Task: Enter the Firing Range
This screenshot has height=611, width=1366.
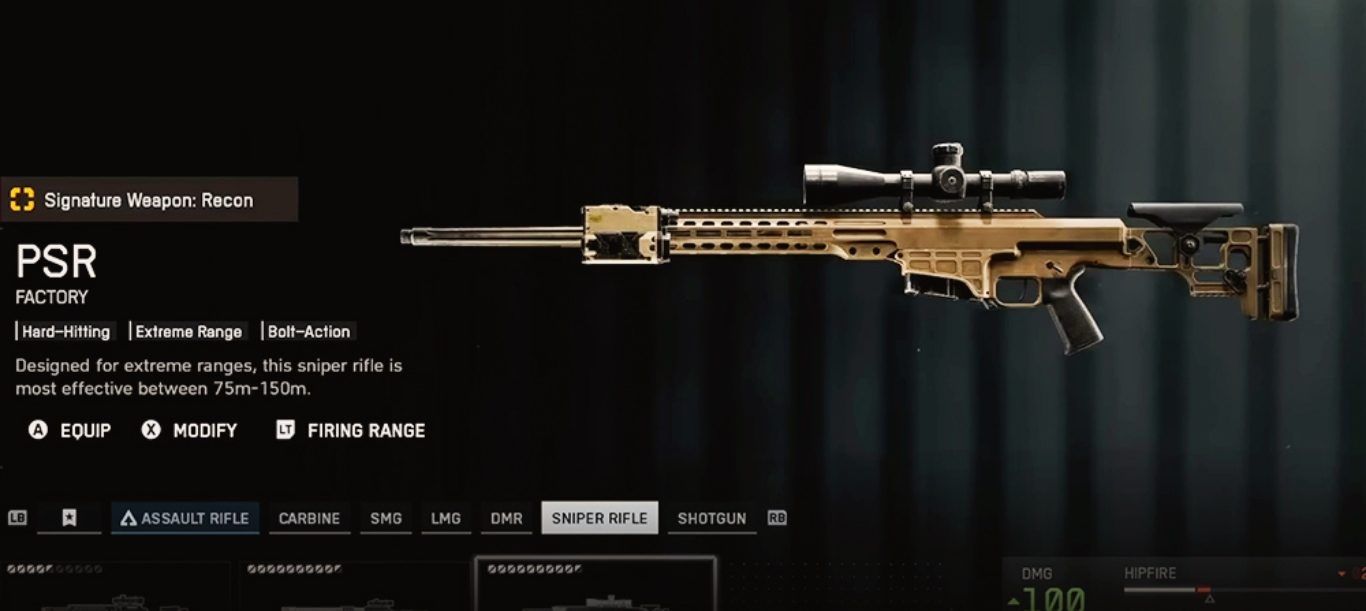Action: coord(351,431)
